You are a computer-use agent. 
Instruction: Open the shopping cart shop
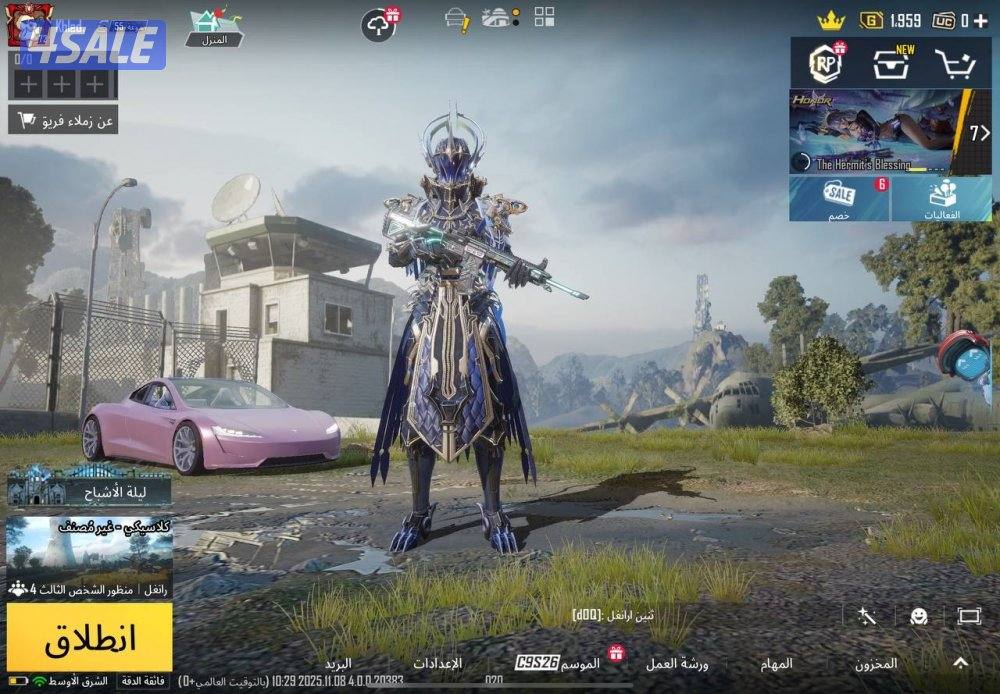954,64
